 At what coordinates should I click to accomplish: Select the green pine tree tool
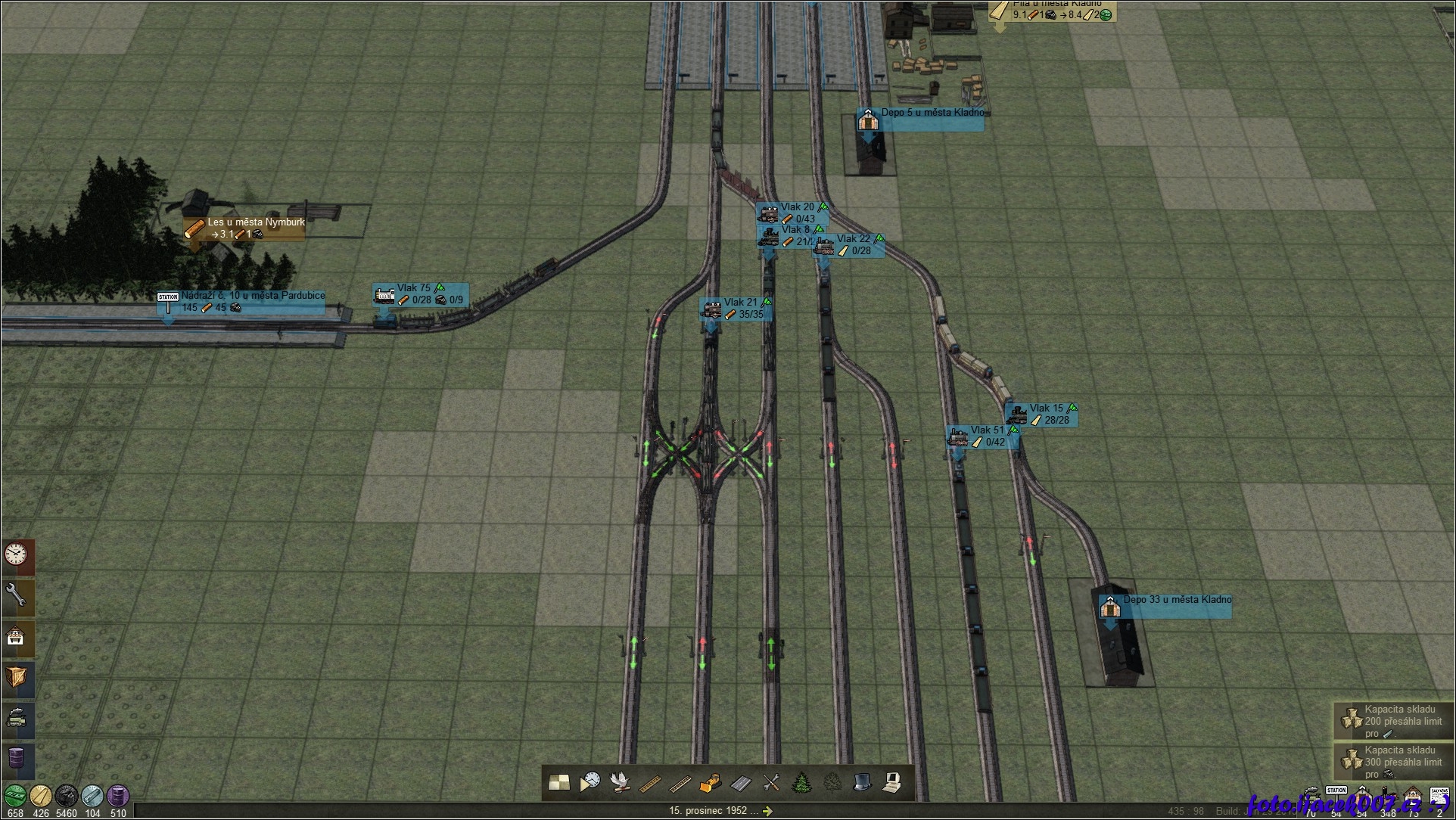coord(801,783)
